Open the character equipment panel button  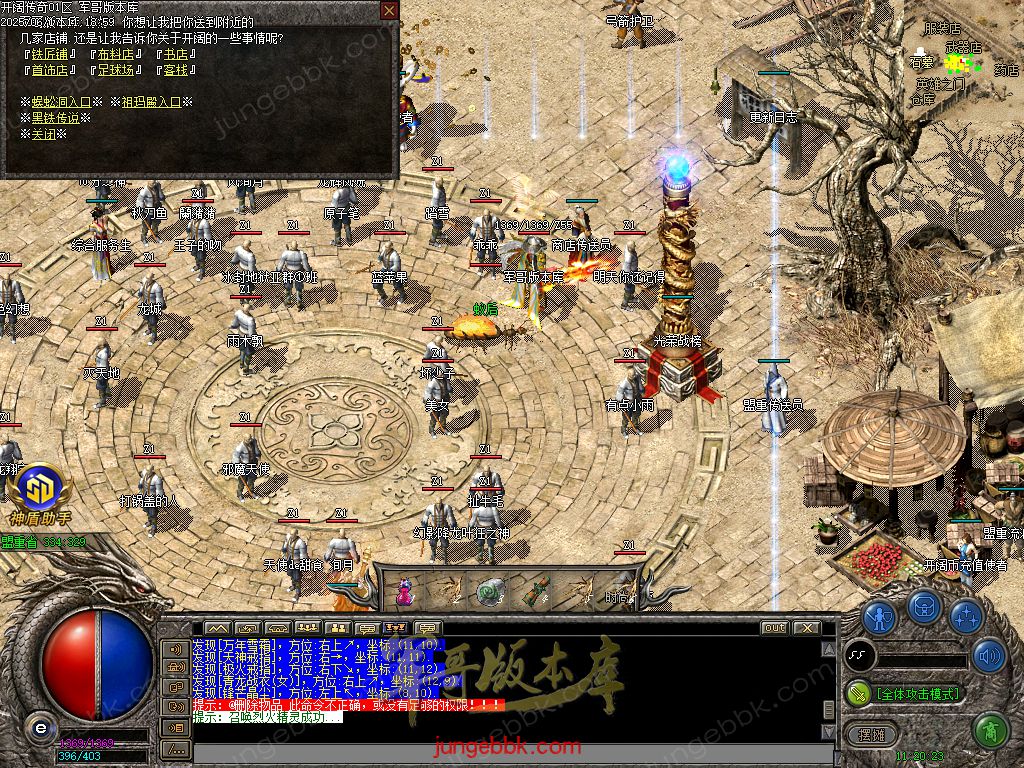(x=880, y=617)
